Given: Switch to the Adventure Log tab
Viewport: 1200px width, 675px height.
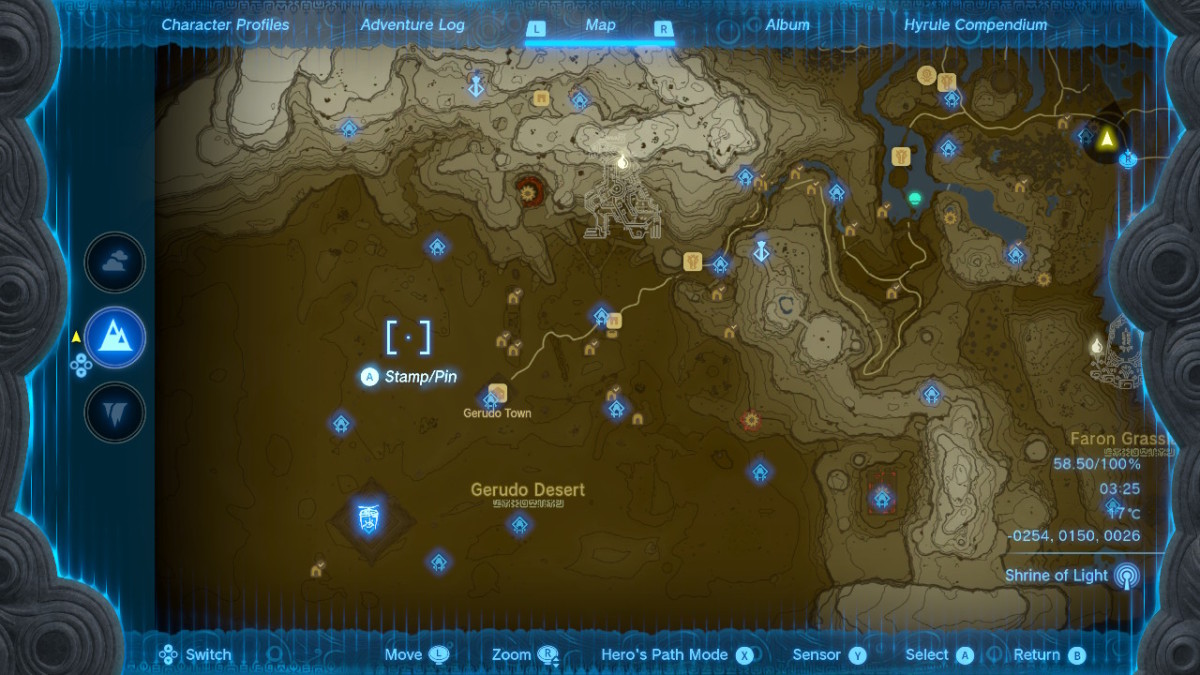Looking at the screenshot, I should tap(412, 25).
